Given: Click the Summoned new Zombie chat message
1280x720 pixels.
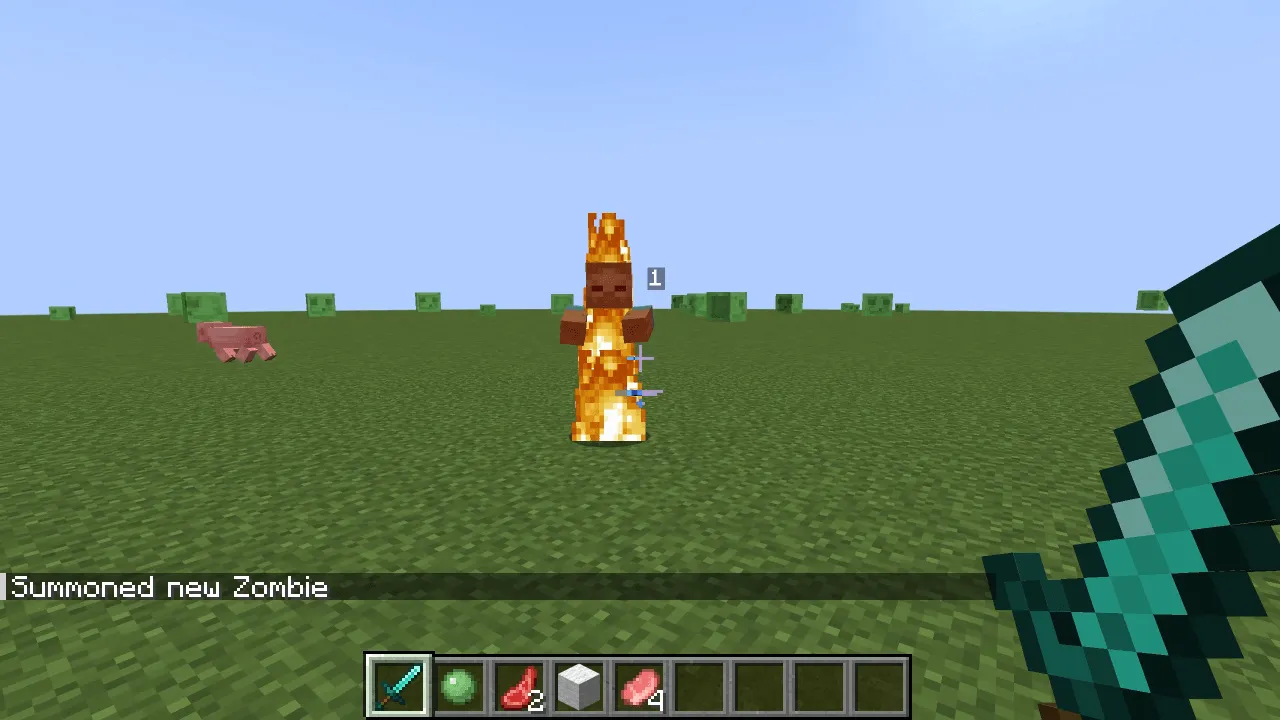Looking at the screenshot, I should (165, 587).
